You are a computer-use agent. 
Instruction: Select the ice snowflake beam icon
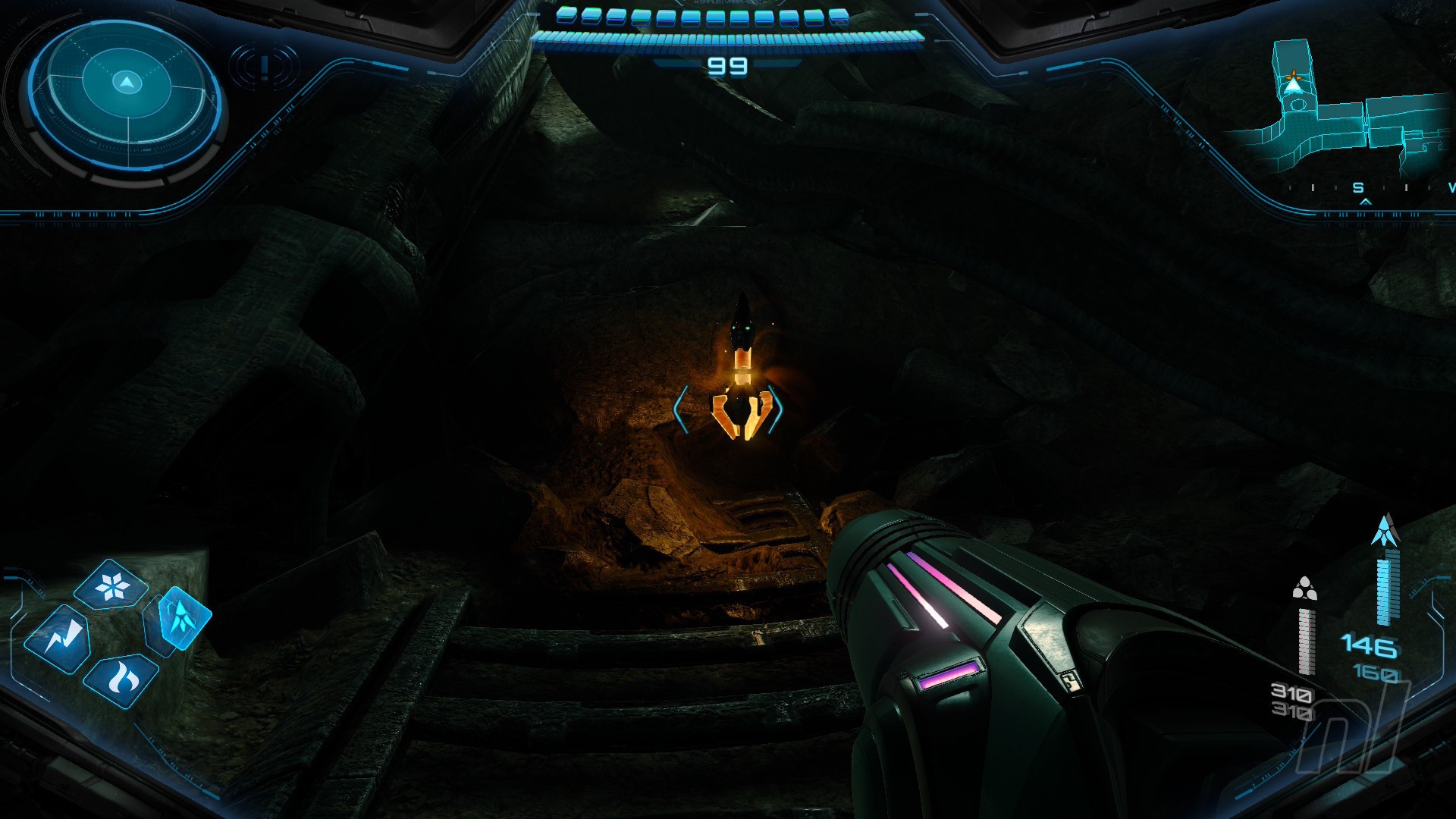(x=111, y=585)
